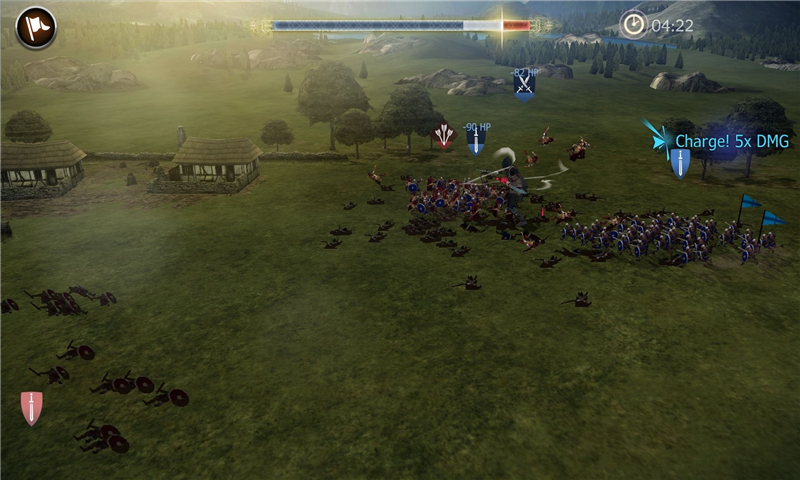Select the pink sword shield unit marker
The width and height of the screenshot is (800, 480).
tap(32, 408)
